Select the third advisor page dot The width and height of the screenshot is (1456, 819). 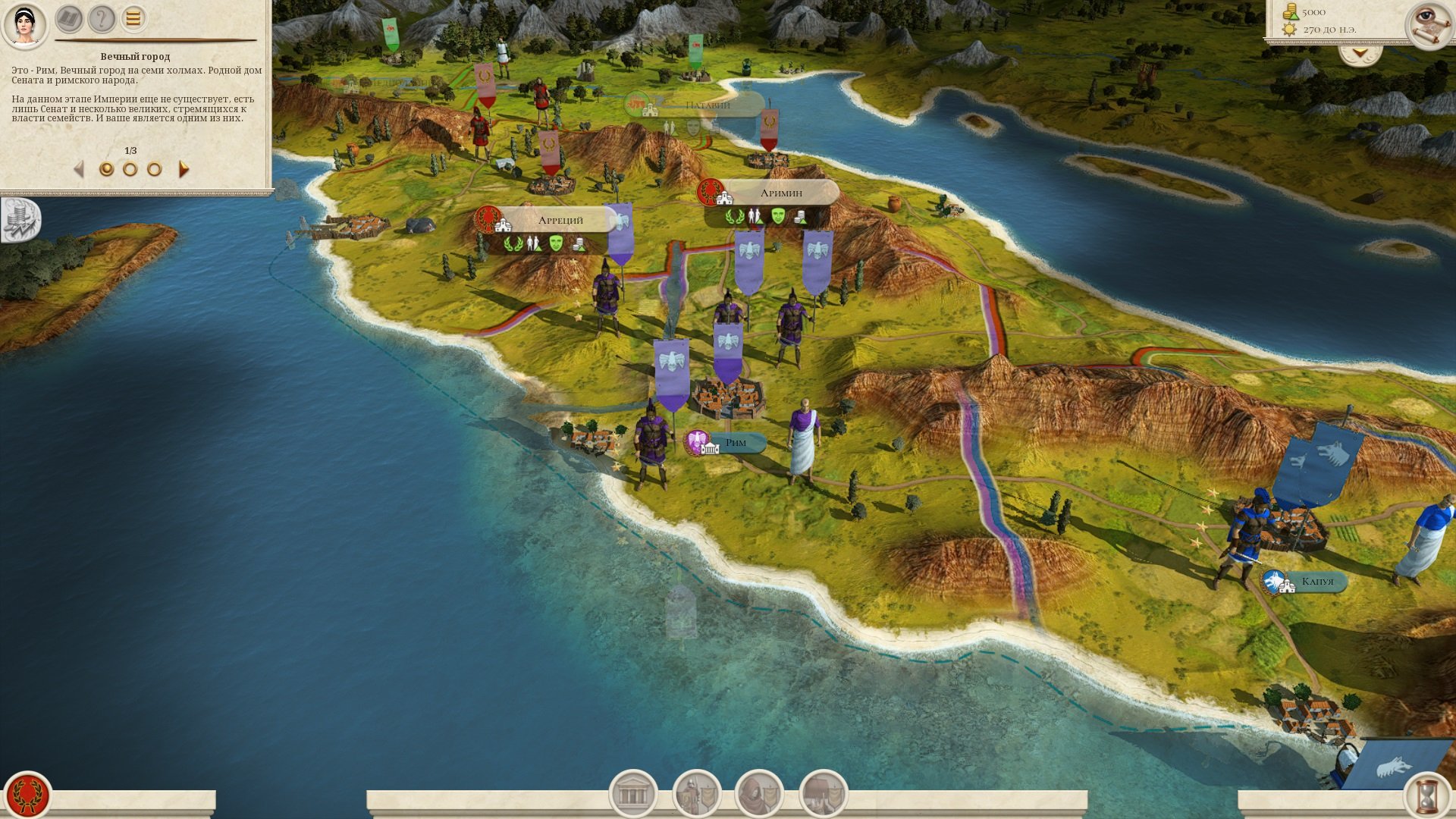(155, 169)
